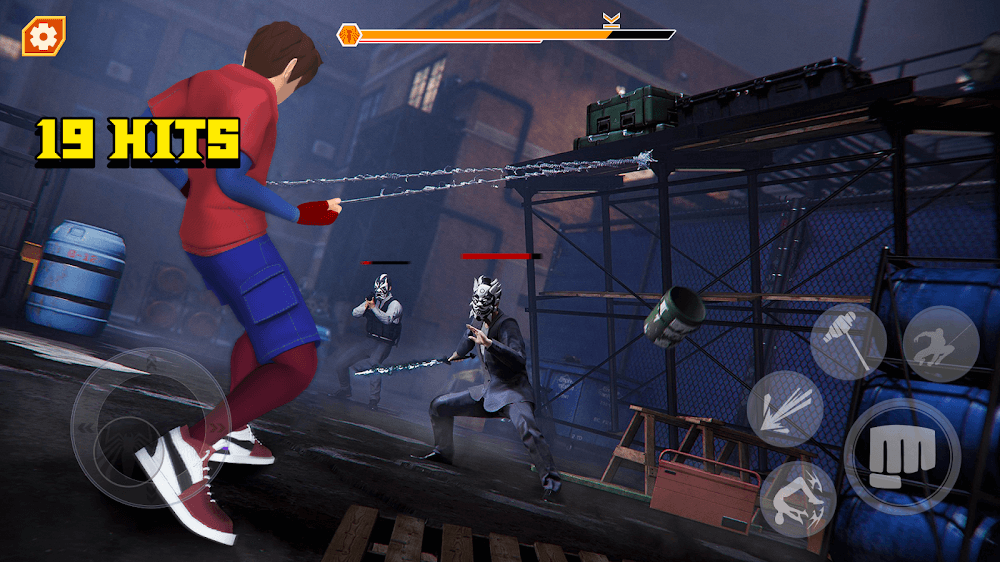Open settings with the orange gear icon
The height and width of the screenshot is (562, 1000).
click(42, 37)
